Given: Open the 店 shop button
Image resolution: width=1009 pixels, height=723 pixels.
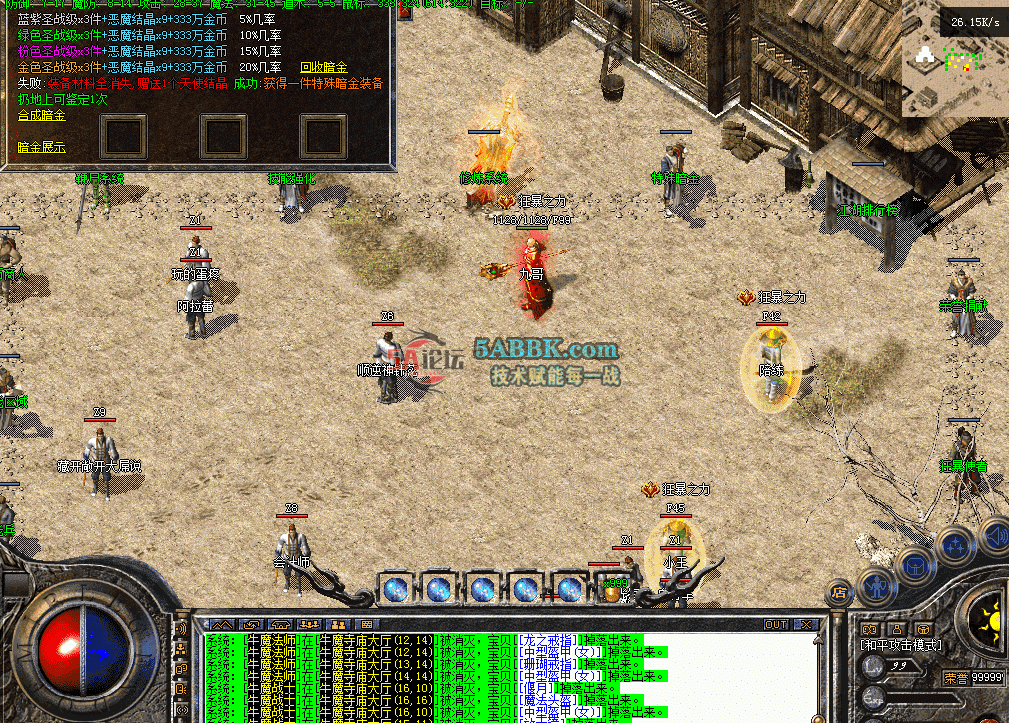Looking at the screenshot, I should click(x=840, y=592).
